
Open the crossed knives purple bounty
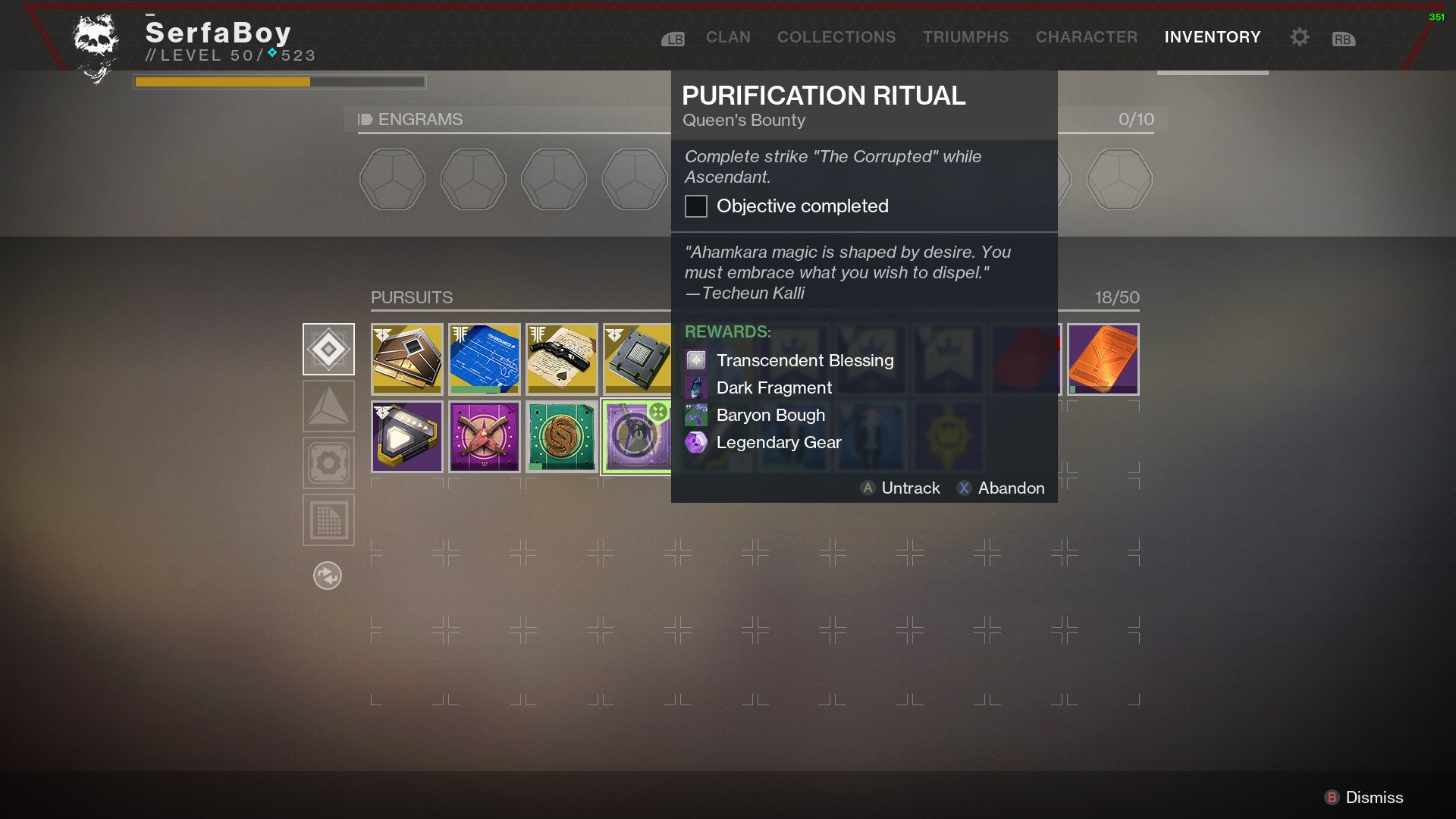pos(485,437)
